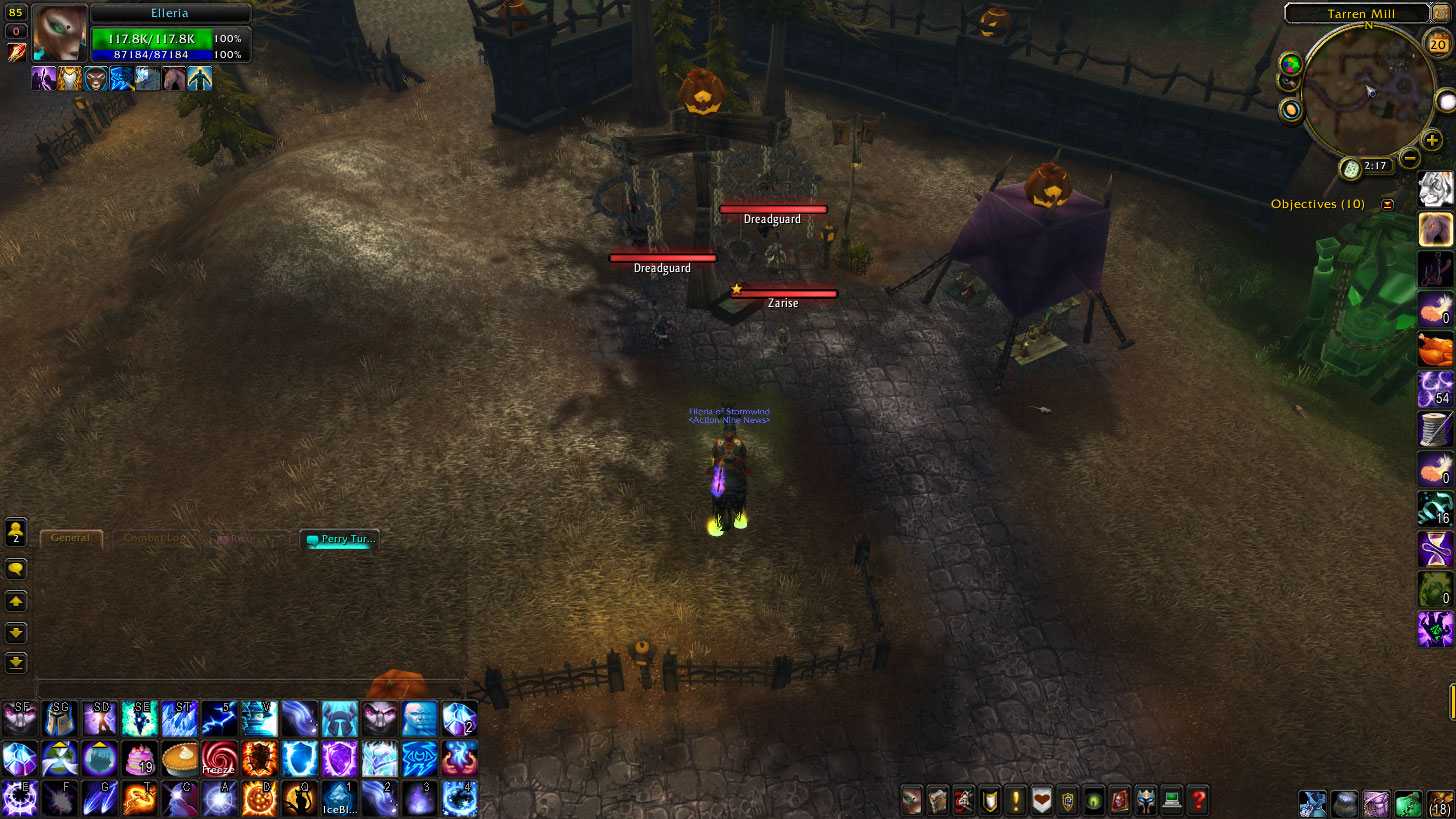
Task: Use the pink cake item slot
Action: (x=139, y=758)
